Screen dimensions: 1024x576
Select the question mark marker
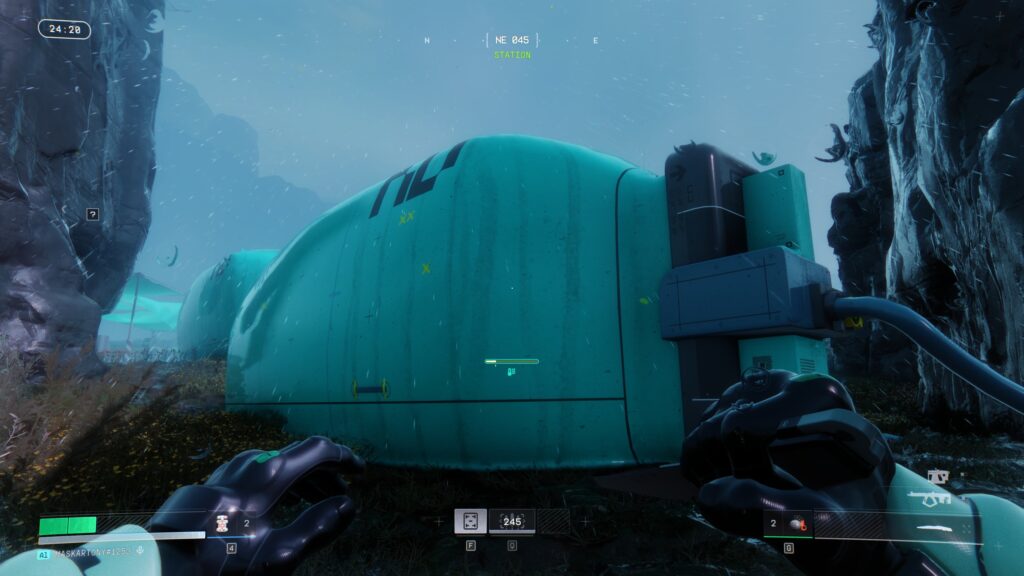[x=92, y=213]
